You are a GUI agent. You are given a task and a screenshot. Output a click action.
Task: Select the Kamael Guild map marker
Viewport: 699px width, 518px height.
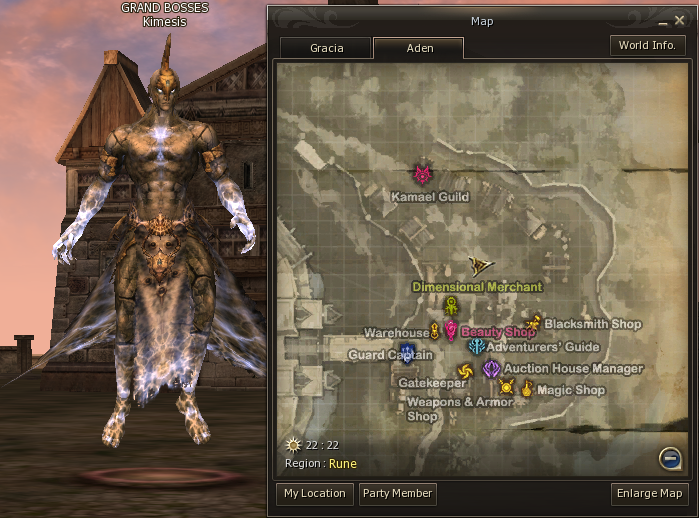(x=424, y=175)
